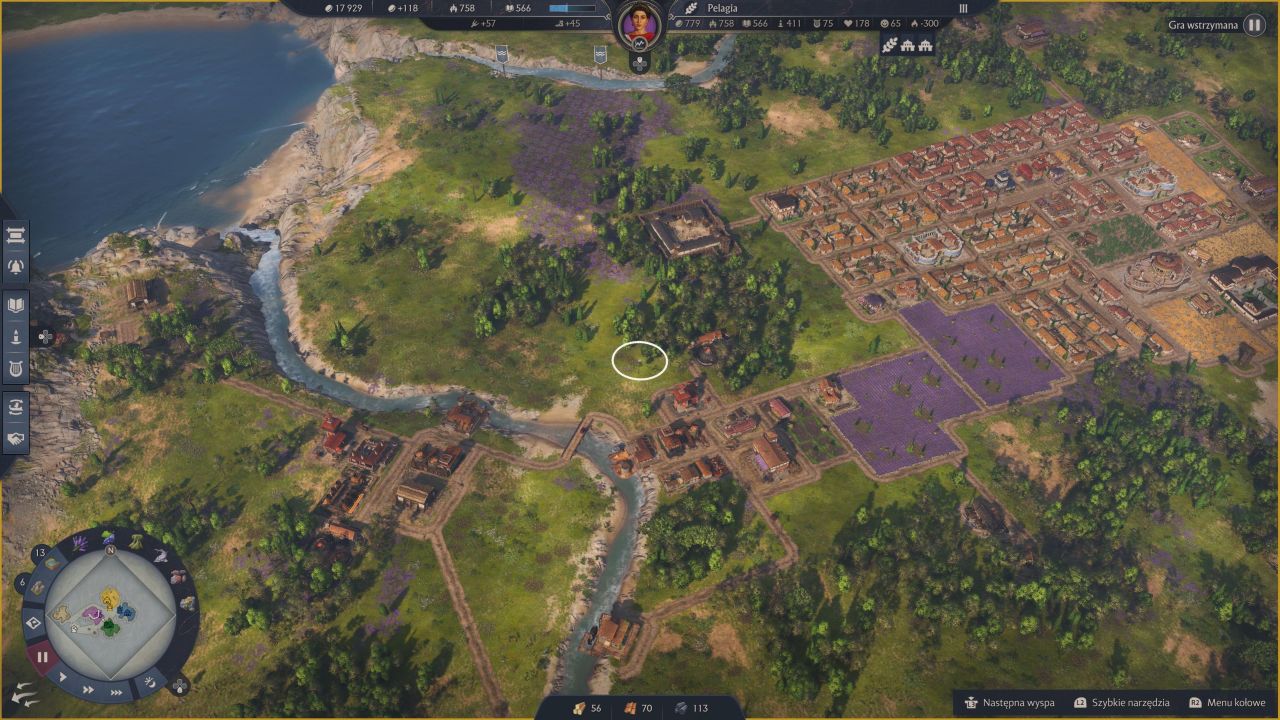Set game speed to normal play arrow
1280x720 pixels.
click(62, 677)
